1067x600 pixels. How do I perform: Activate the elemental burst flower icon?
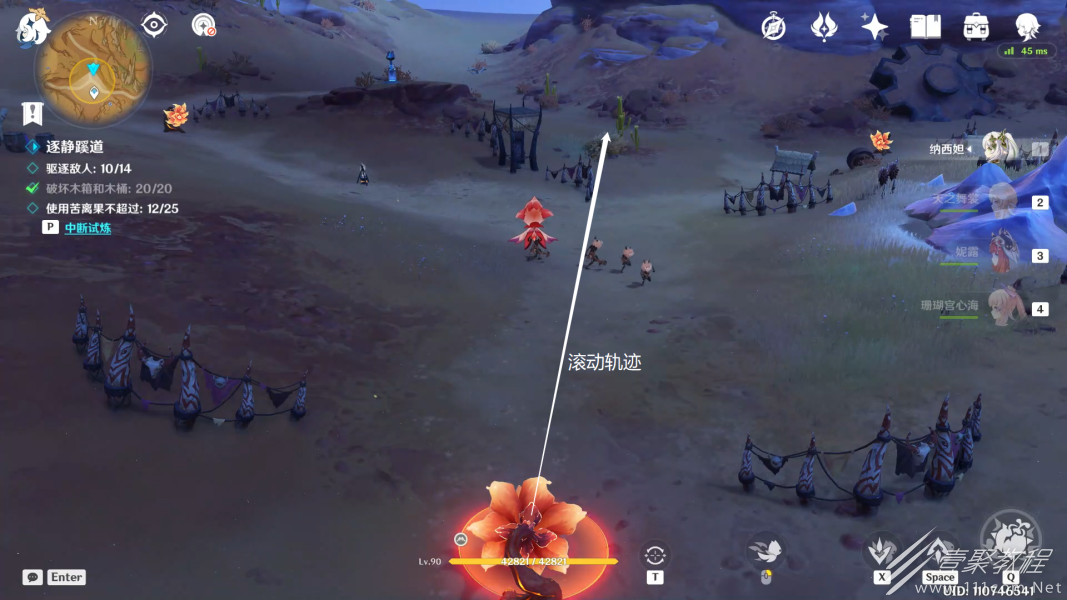[1010, 538]
